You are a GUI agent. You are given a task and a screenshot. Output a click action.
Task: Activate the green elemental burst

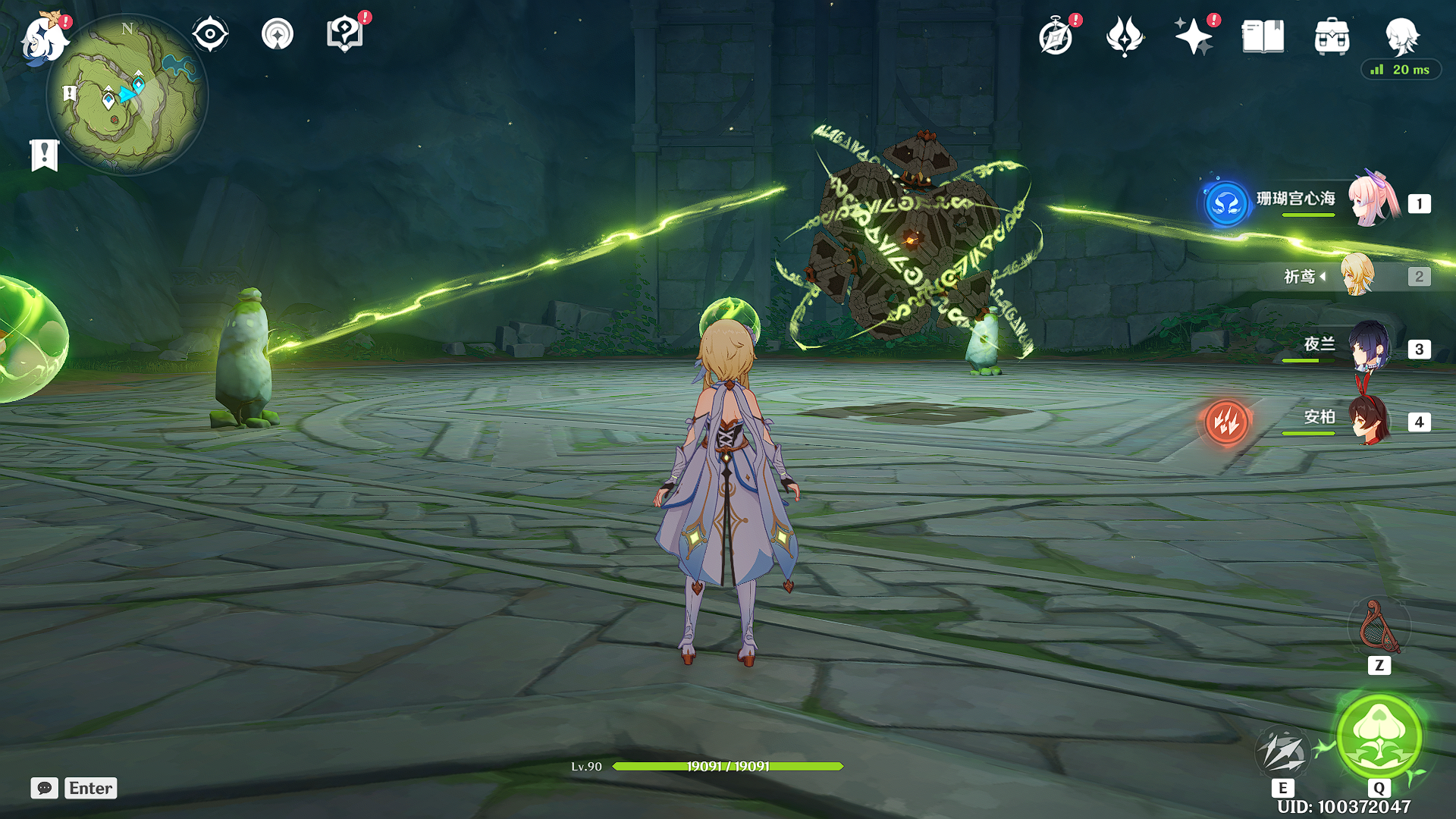point(1379,736)
